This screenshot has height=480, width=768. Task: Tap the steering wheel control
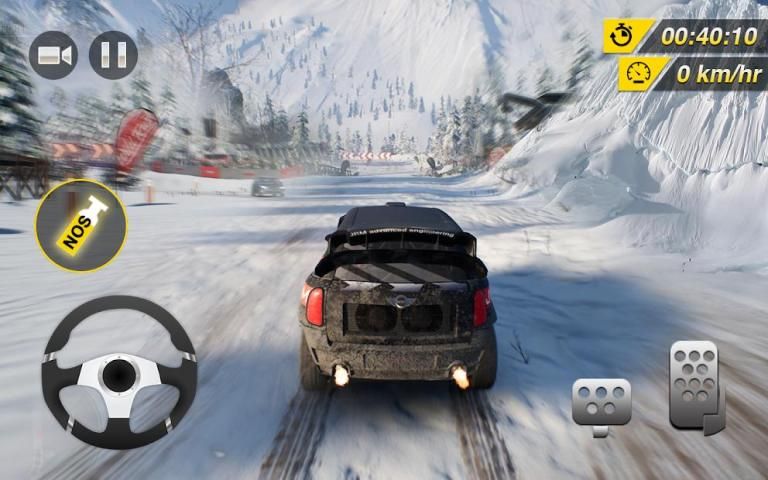119,372
